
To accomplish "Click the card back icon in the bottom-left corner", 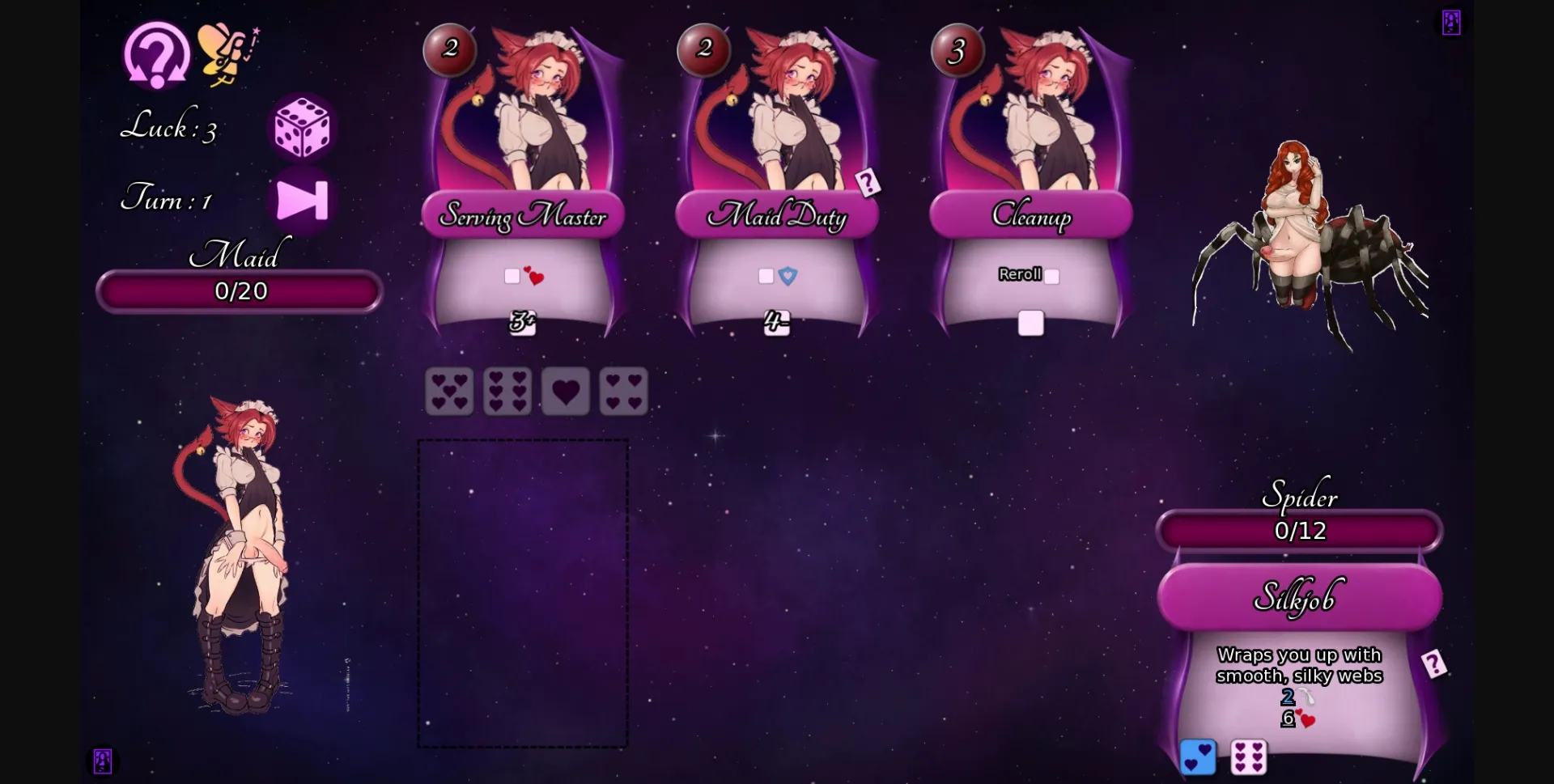I will 100,761.
